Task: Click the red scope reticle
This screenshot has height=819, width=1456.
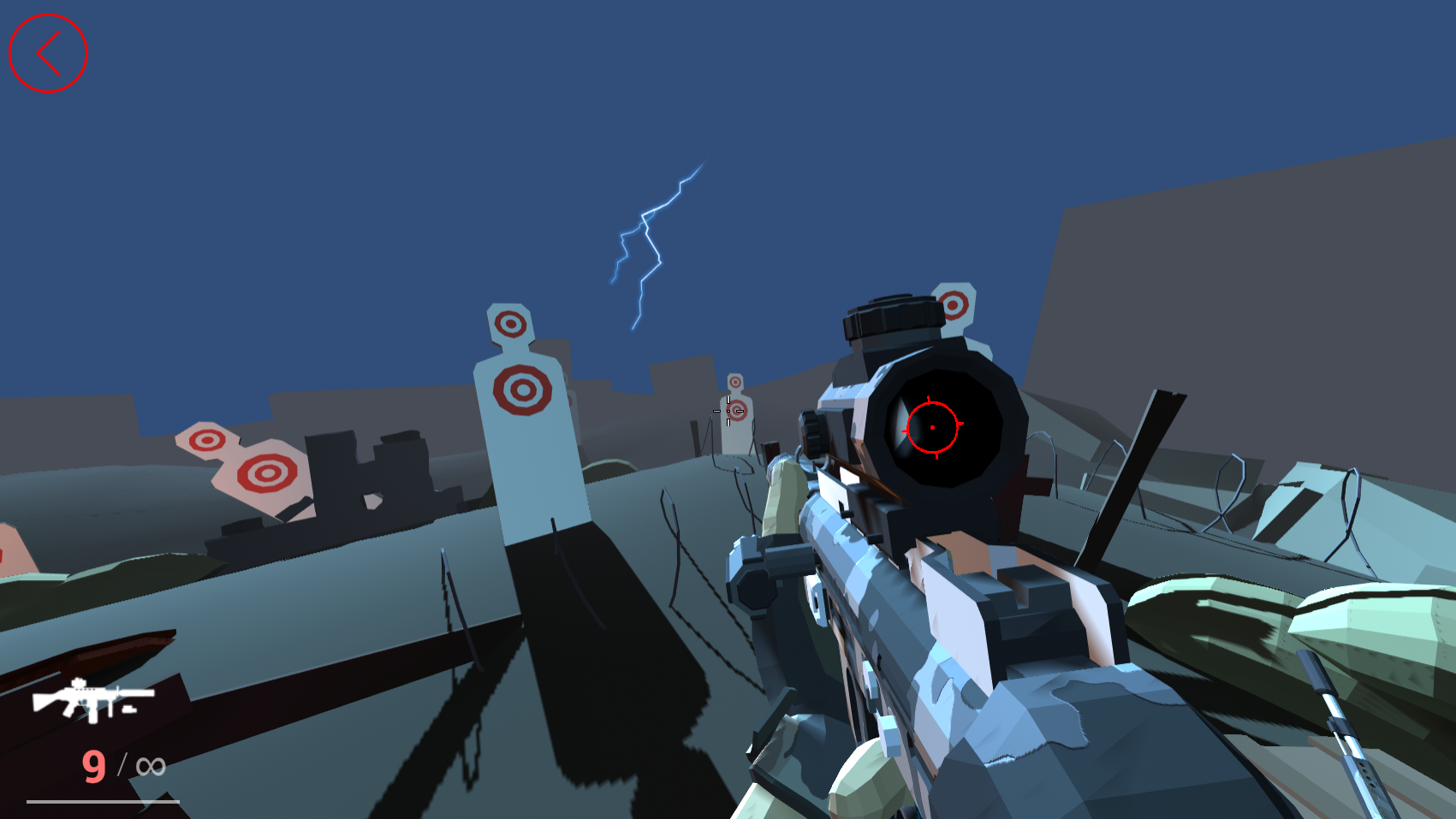Action: (x=932, y=425)
